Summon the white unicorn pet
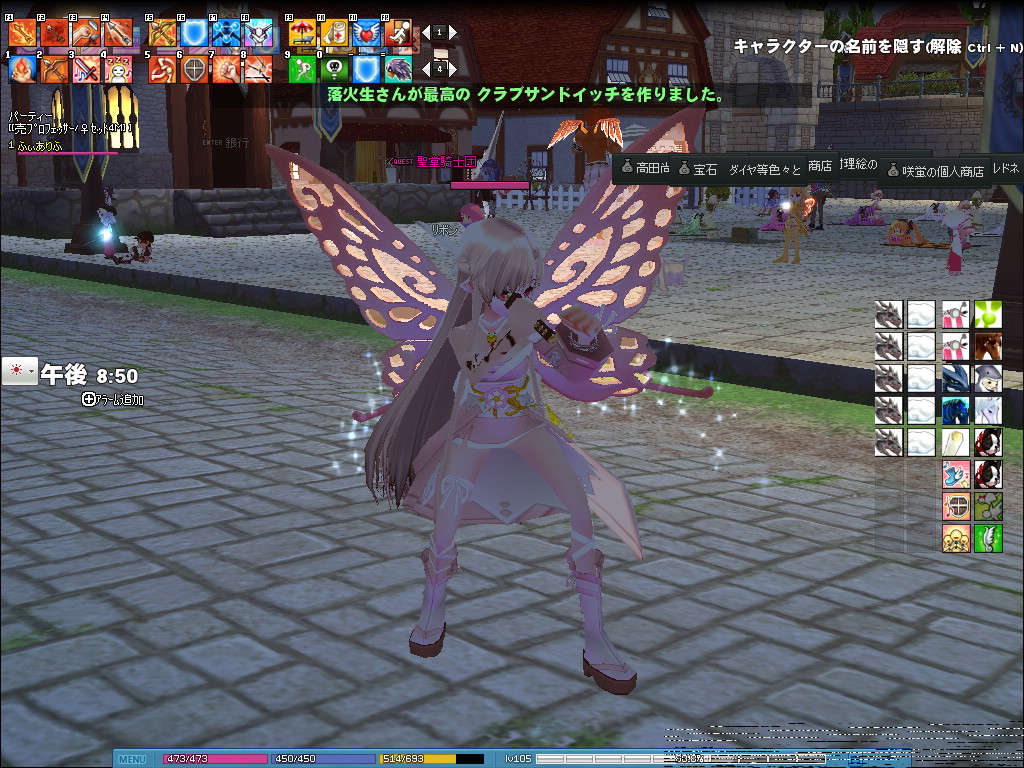Viewport: 1024px width, 768px height. [x=988, y=410]
